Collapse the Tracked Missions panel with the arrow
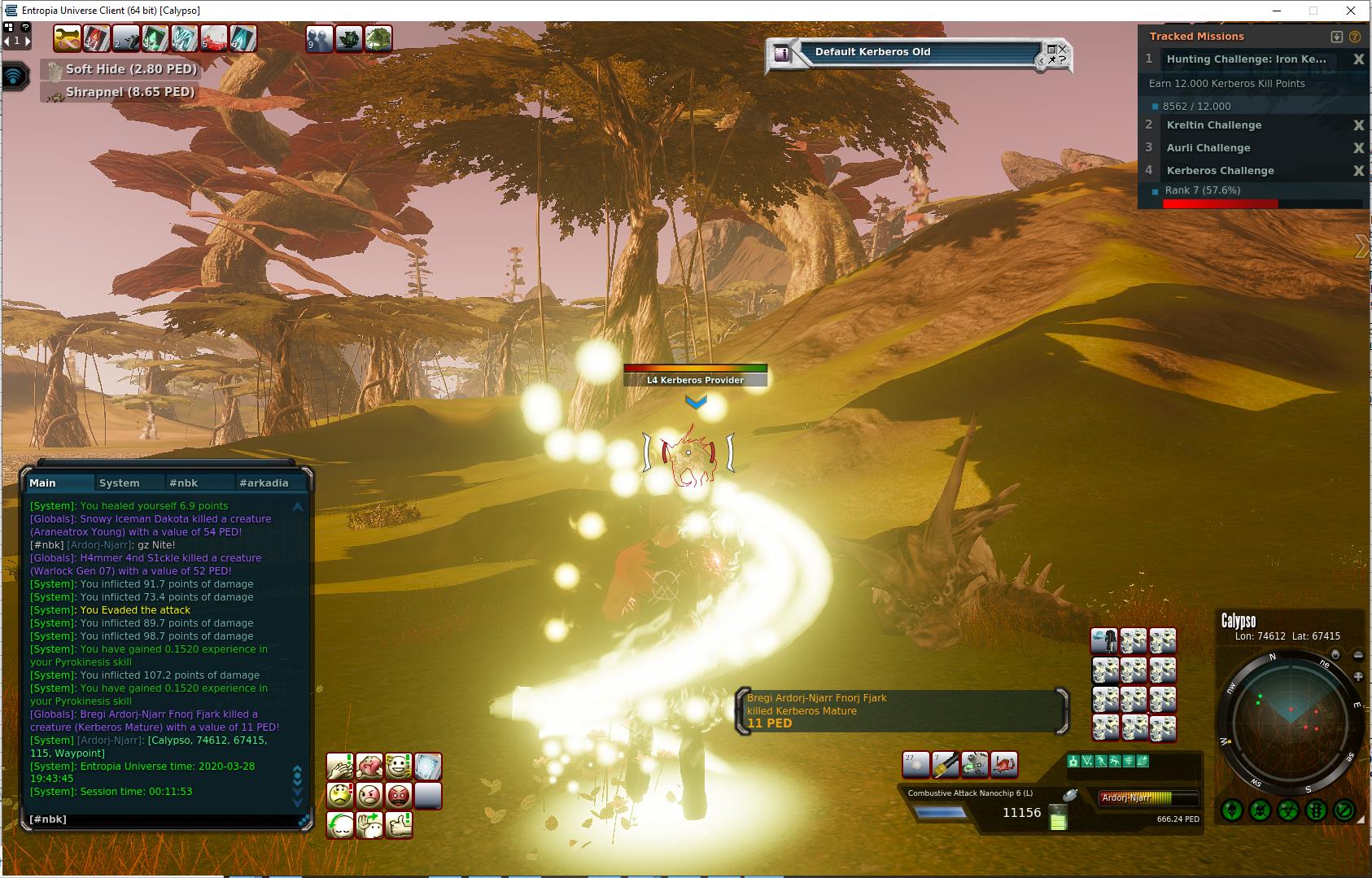 [1336, 37]
